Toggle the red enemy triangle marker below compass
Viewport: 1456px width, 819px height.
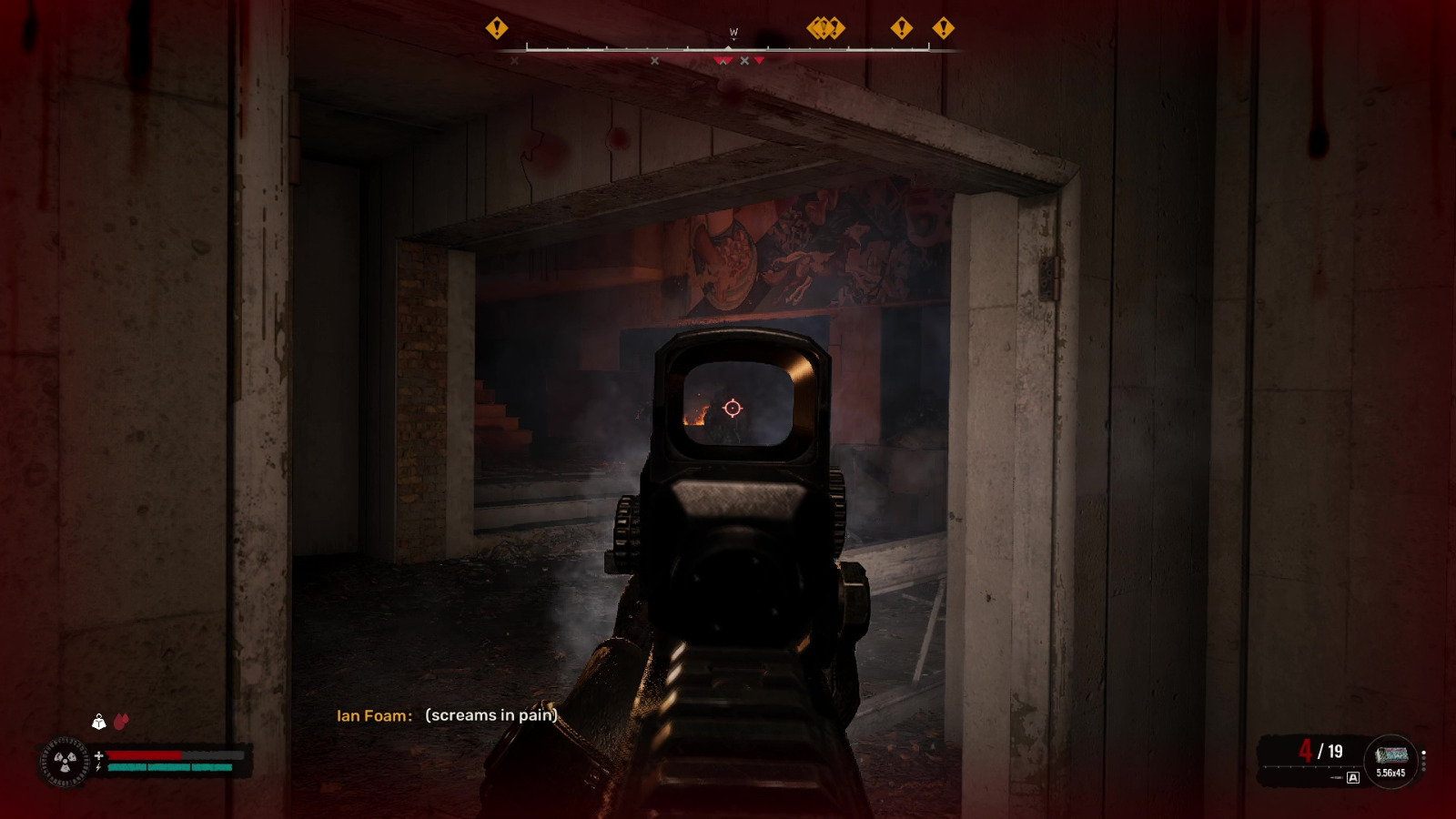coord(759,60)
